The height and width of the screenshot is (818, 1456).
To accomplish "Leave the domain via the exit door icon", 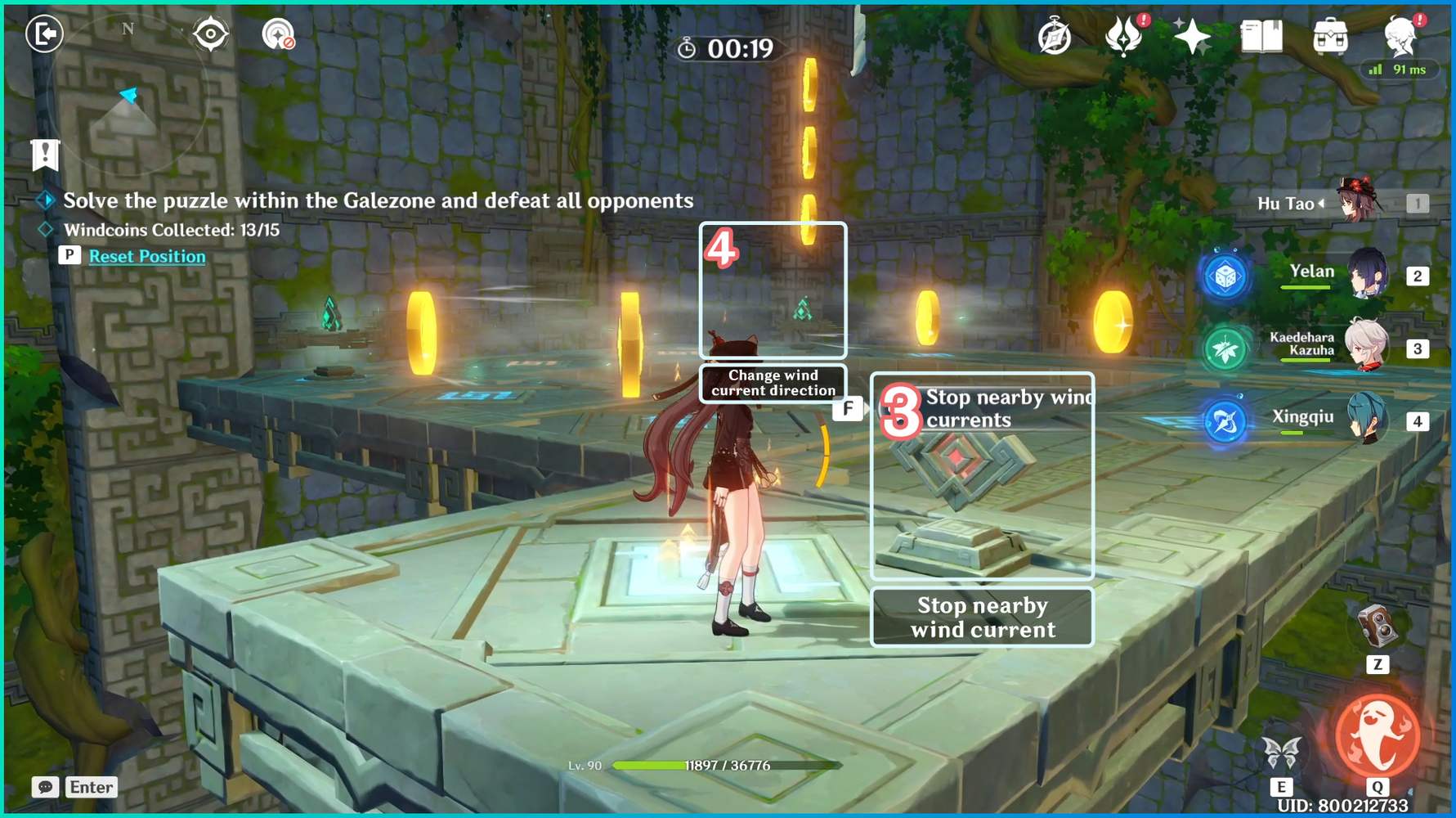I will point(45,33).
